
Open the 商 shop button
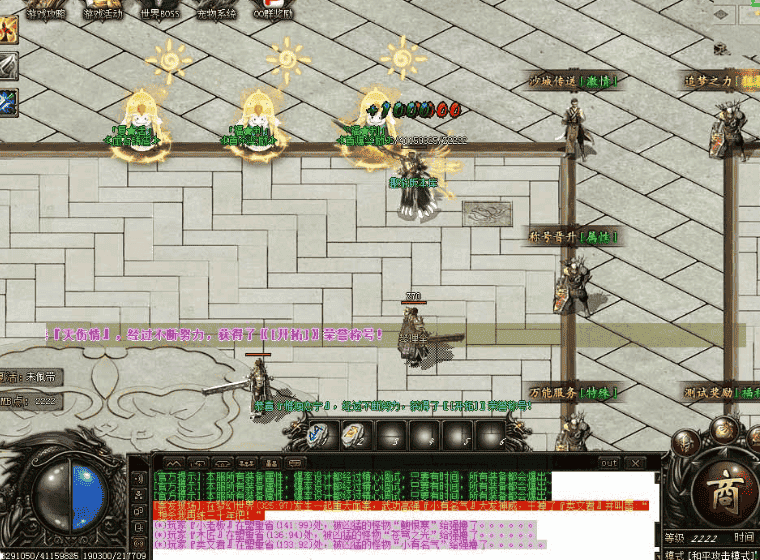(718, 490)
